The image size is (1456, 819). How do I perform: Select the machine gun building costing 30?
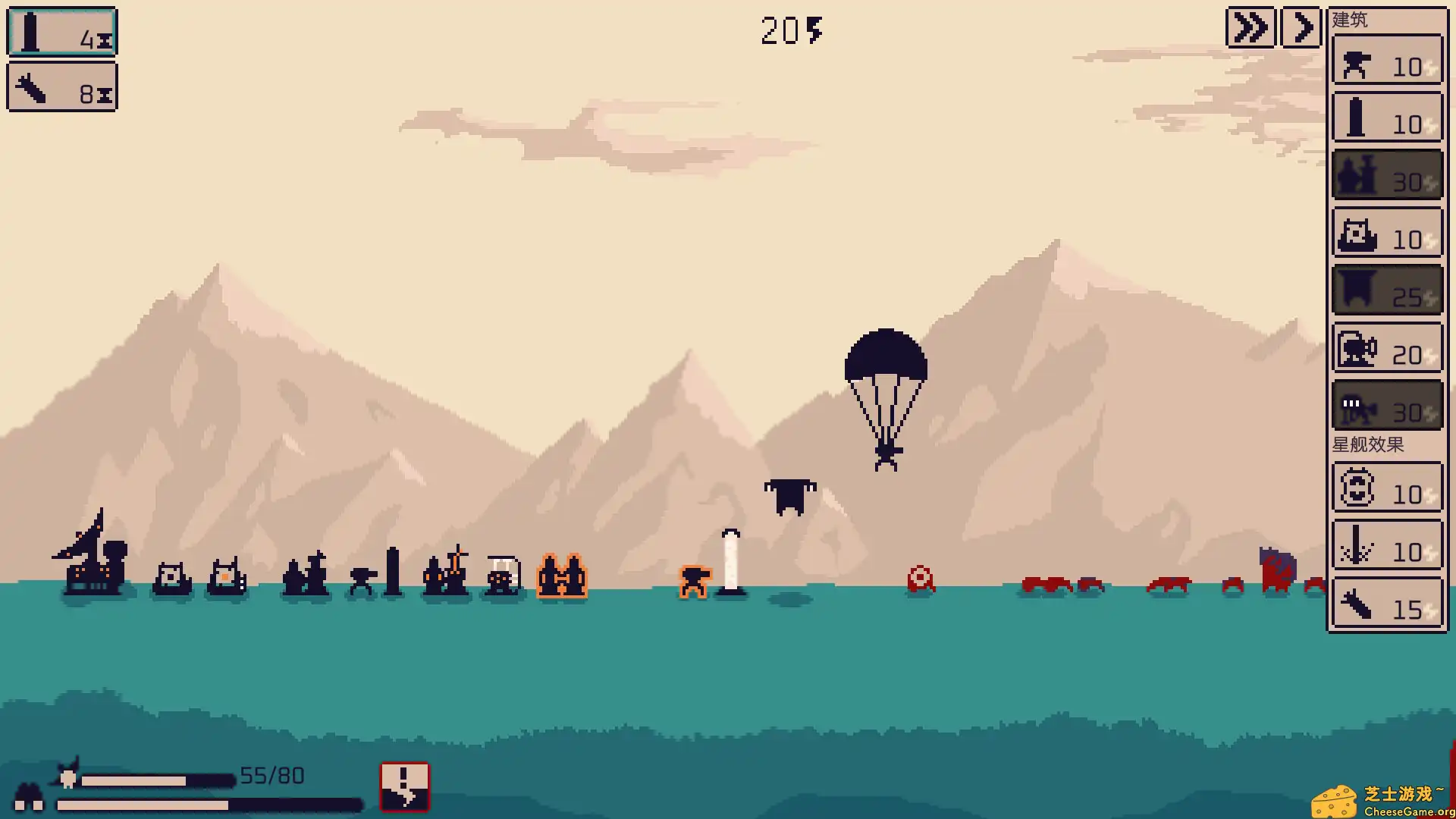[x=1386, y=406]
